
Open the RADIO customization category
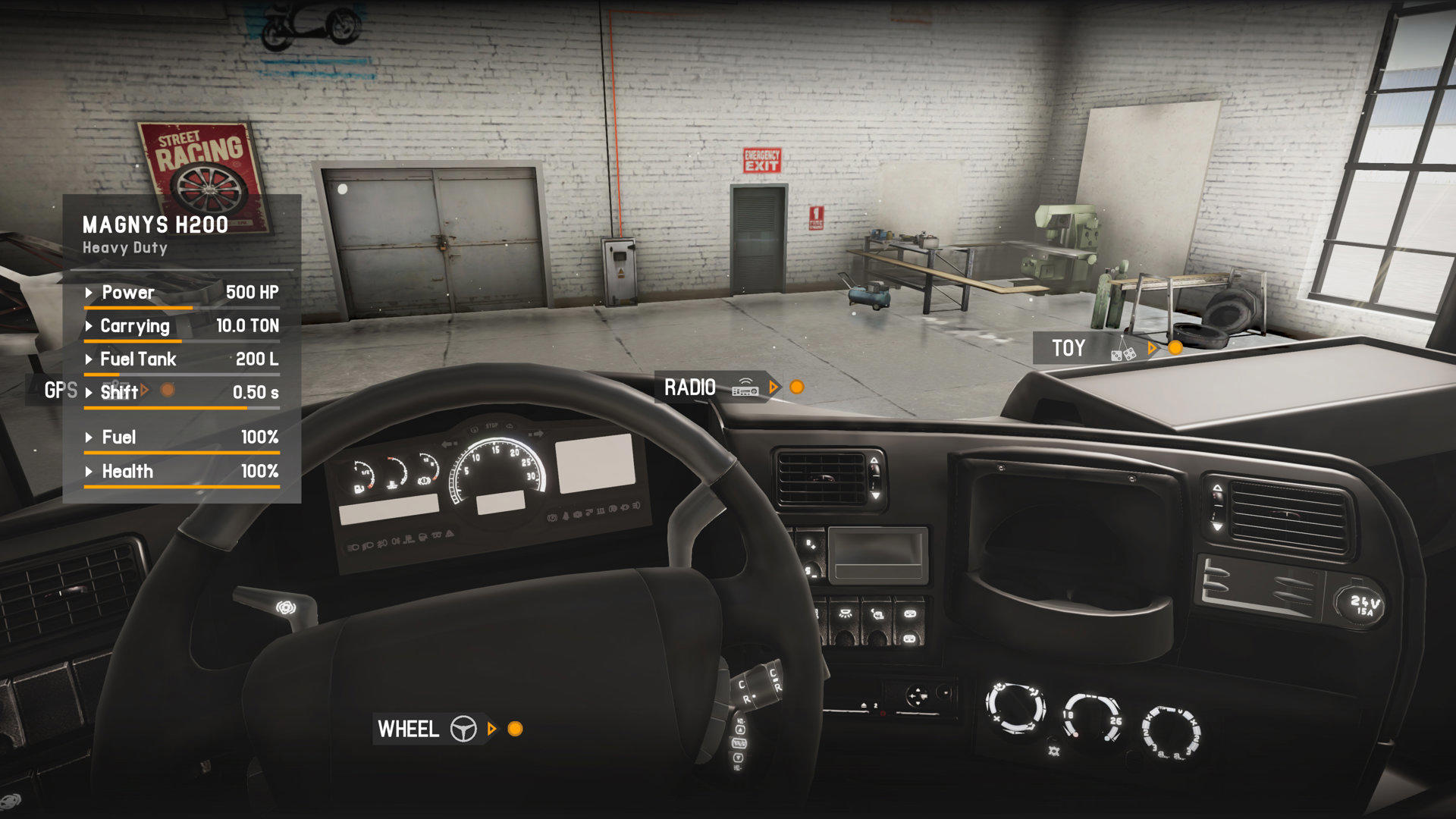tap(691, 387)
